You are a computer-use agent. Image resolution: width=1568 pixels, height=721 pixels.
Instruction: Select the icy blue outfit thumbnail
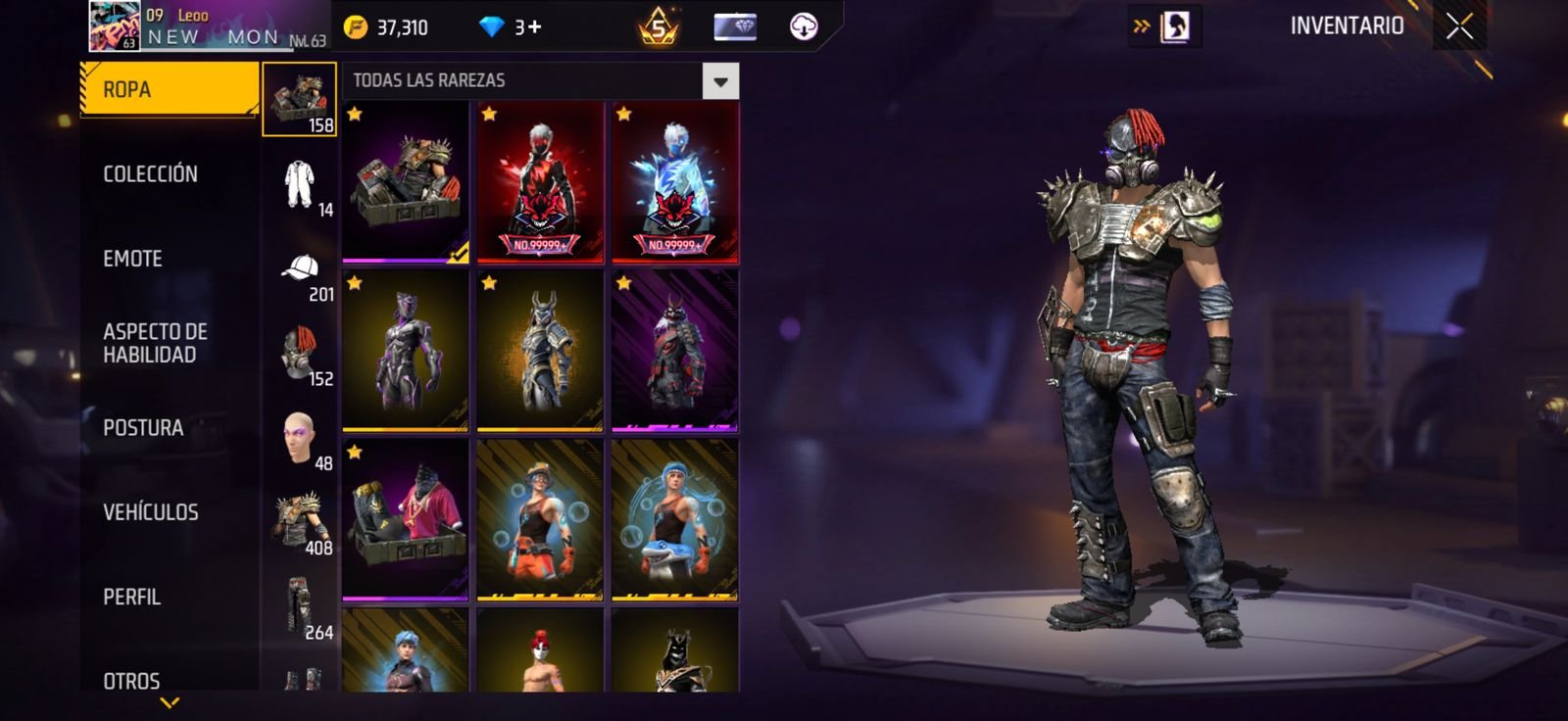[x=675, y=182]
